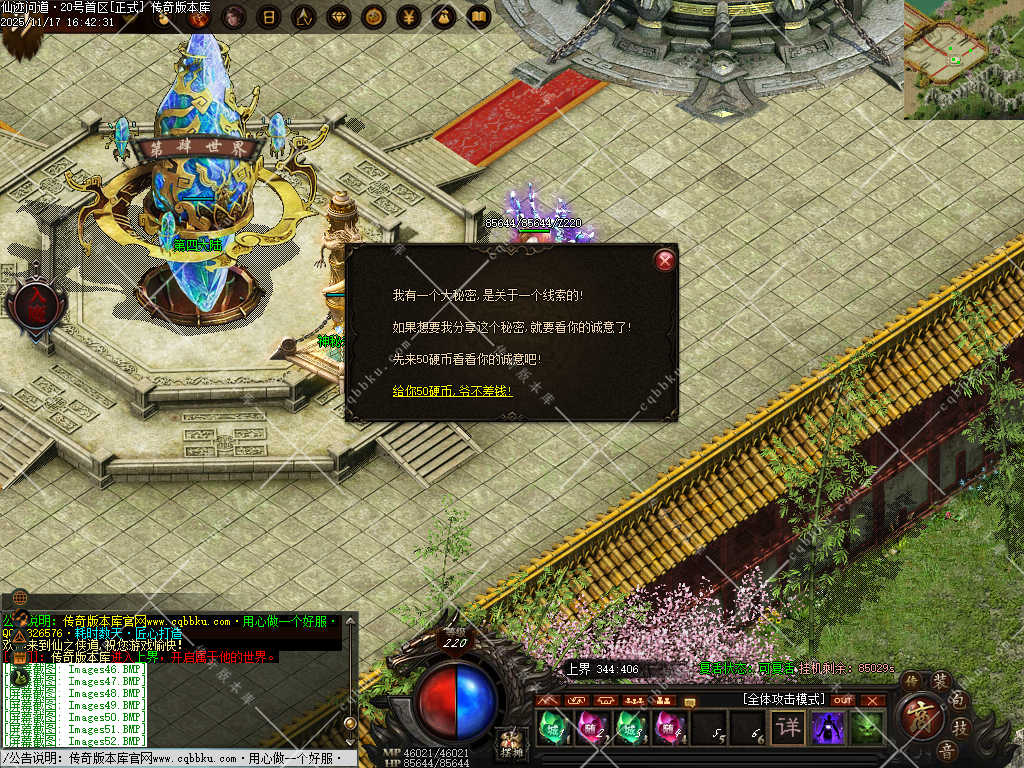Click the 详 details button
Image resolution: width=1024 pixels, height=768 pixels.
788,727
